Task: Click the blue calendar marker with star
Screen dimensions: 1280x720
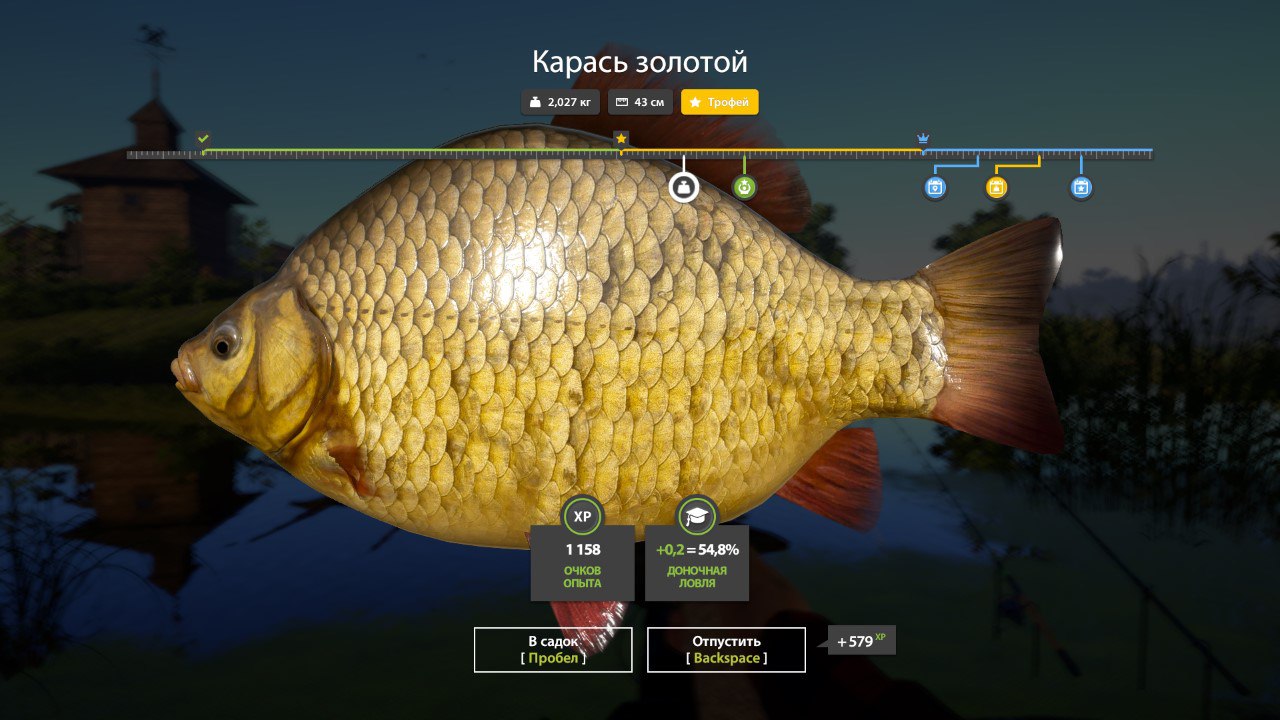Action: point(1081,187)
